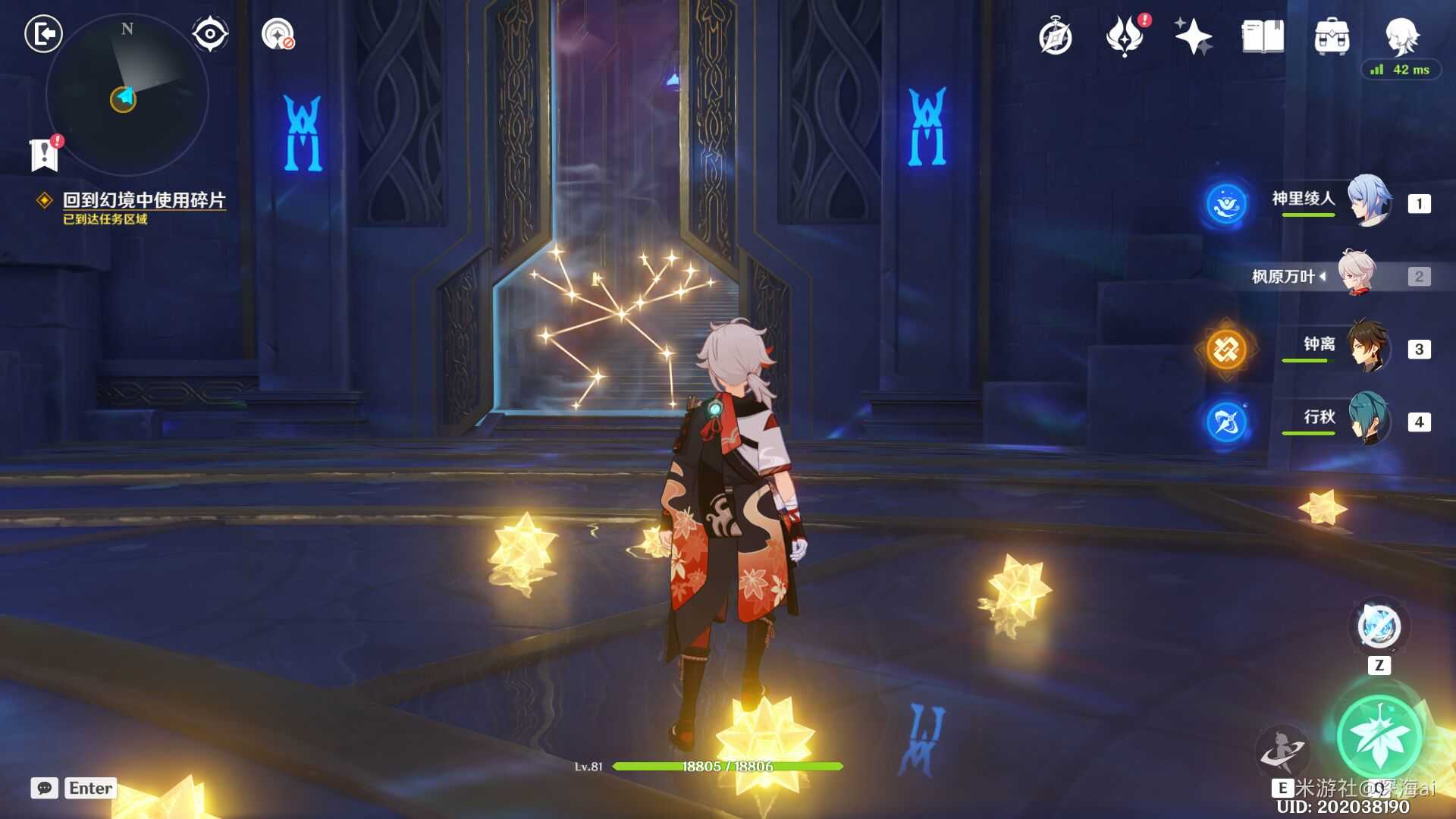1456x819 pixels.
Task: Open the adventure compass icon
Action: point(1055,37)
